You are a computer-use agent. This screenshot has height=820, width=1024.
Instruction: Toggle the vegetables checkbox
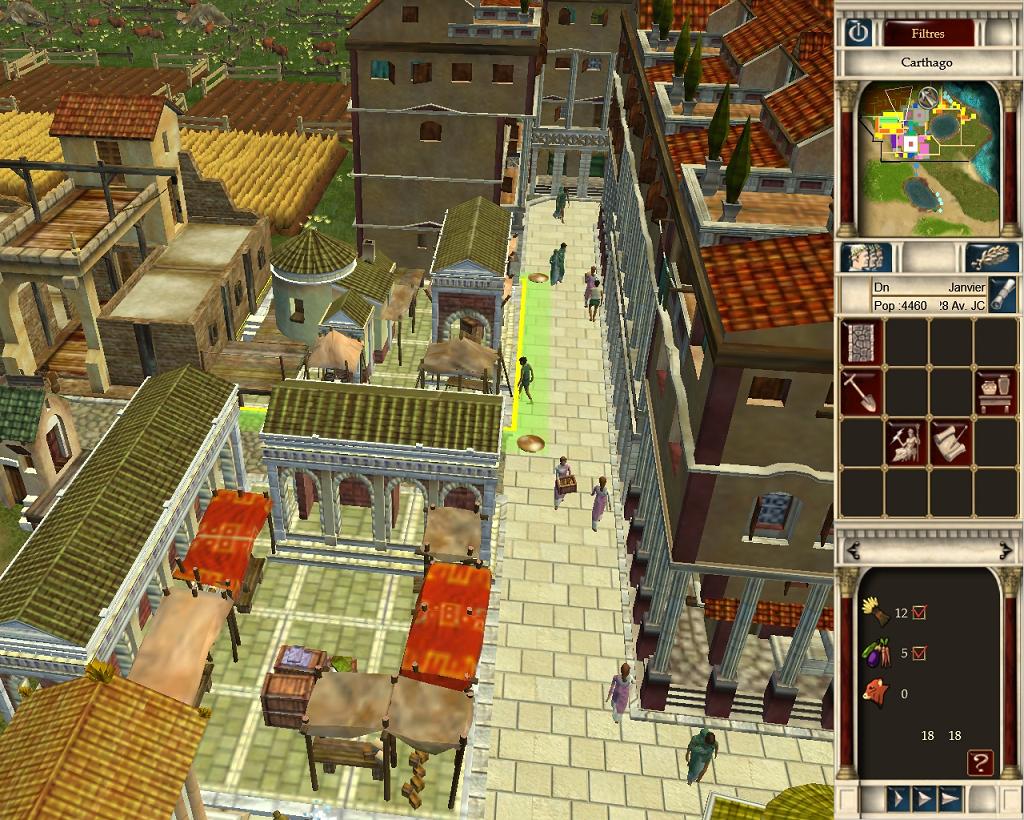click(x=919, y=653)
